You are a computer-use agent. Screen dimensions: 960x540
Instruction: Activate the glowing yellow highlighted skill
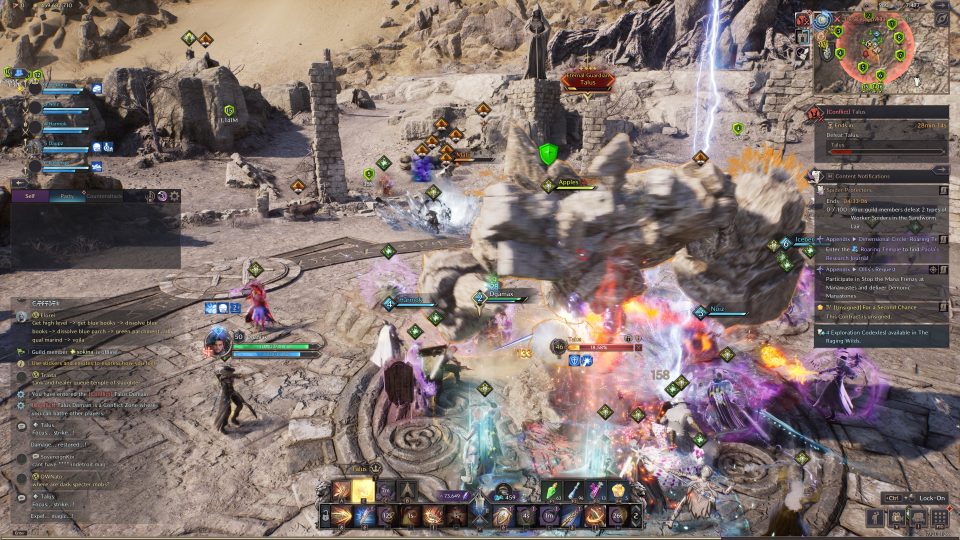pos(363,490)
